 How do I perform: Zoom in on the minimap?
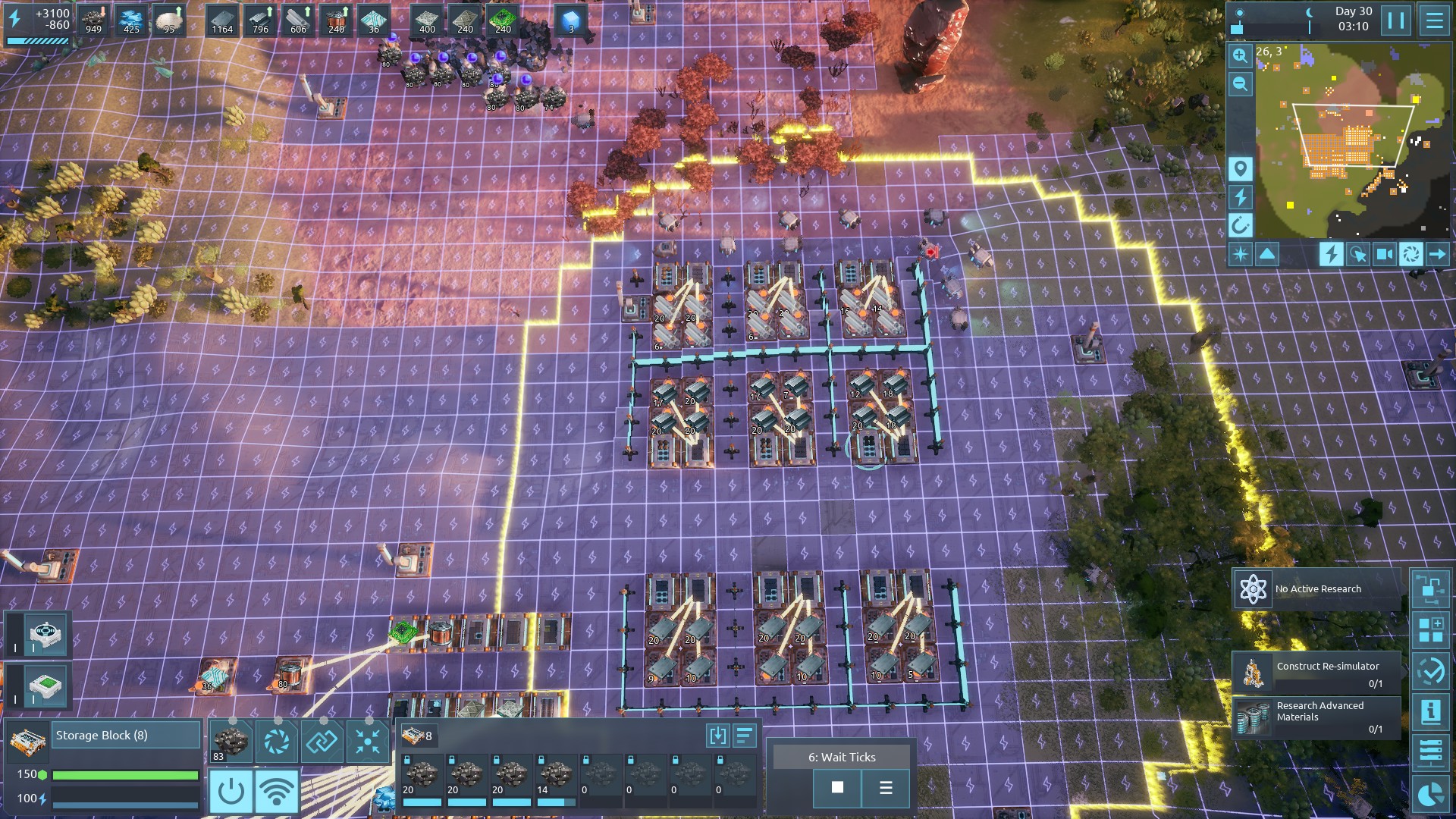coord(1240,55)
